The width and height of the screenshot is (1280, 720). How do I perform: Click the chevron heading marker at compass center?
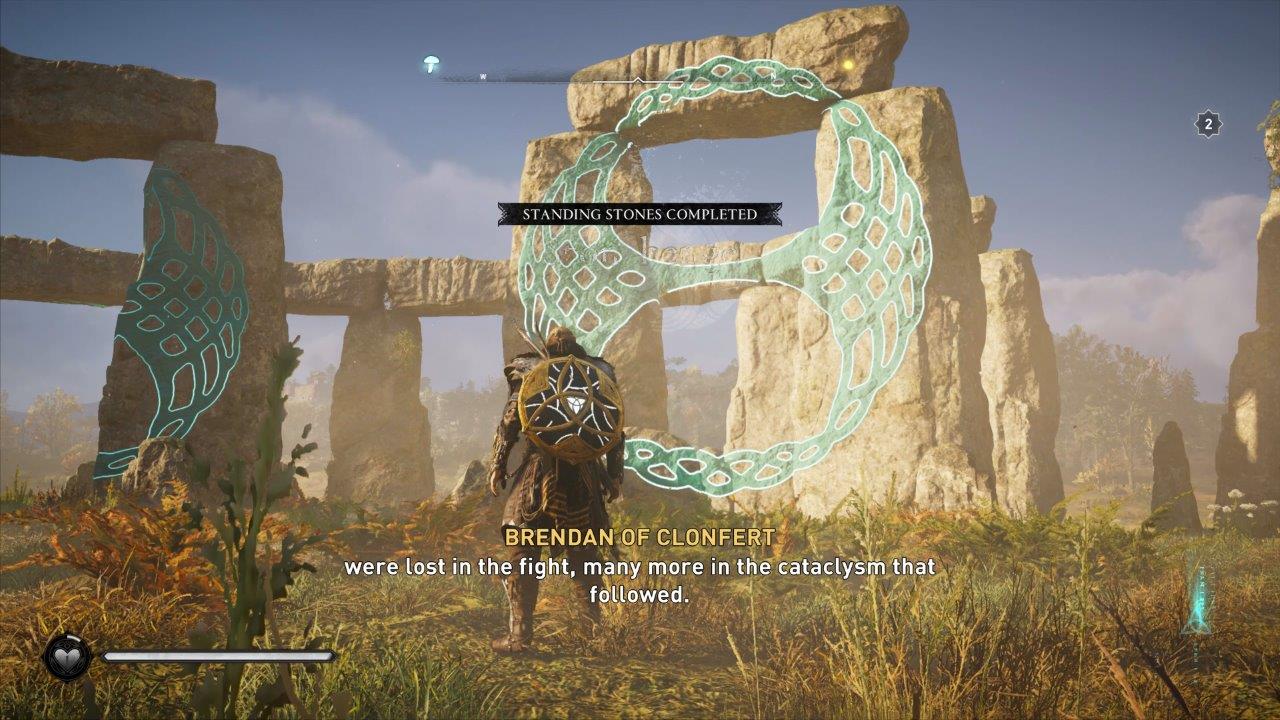[x=638, y=79]
